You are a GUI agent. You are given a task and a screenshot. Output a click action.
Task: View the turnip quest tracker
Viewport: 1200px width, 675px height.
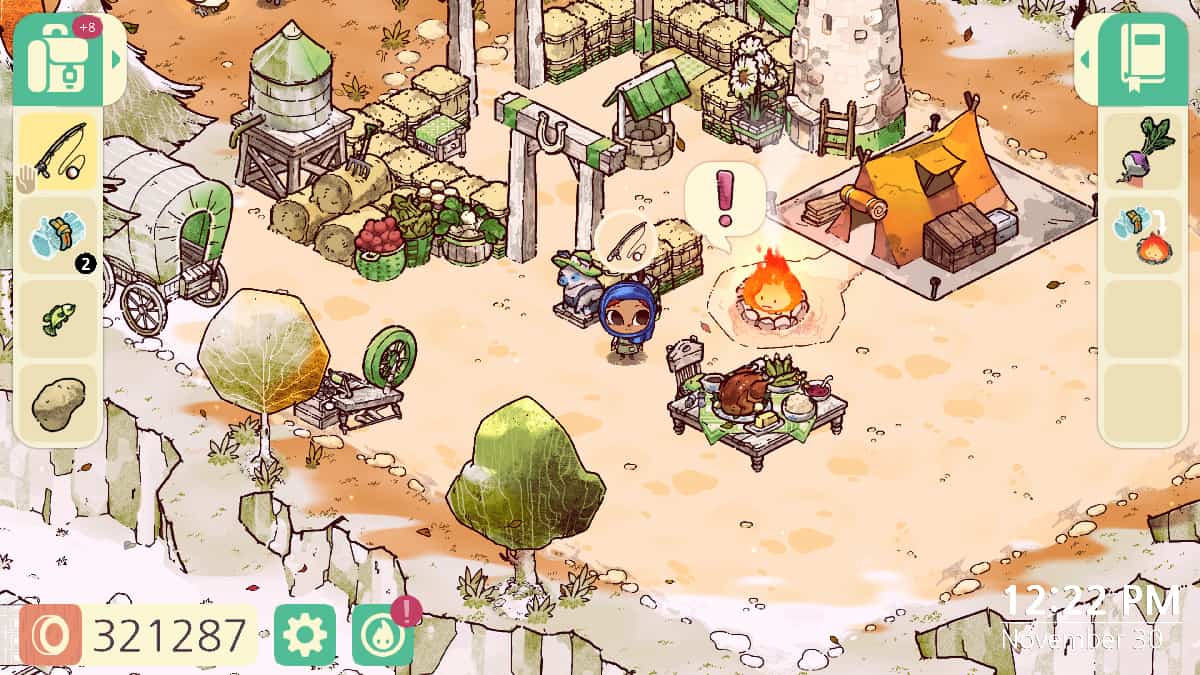[x=1142, y=152]
